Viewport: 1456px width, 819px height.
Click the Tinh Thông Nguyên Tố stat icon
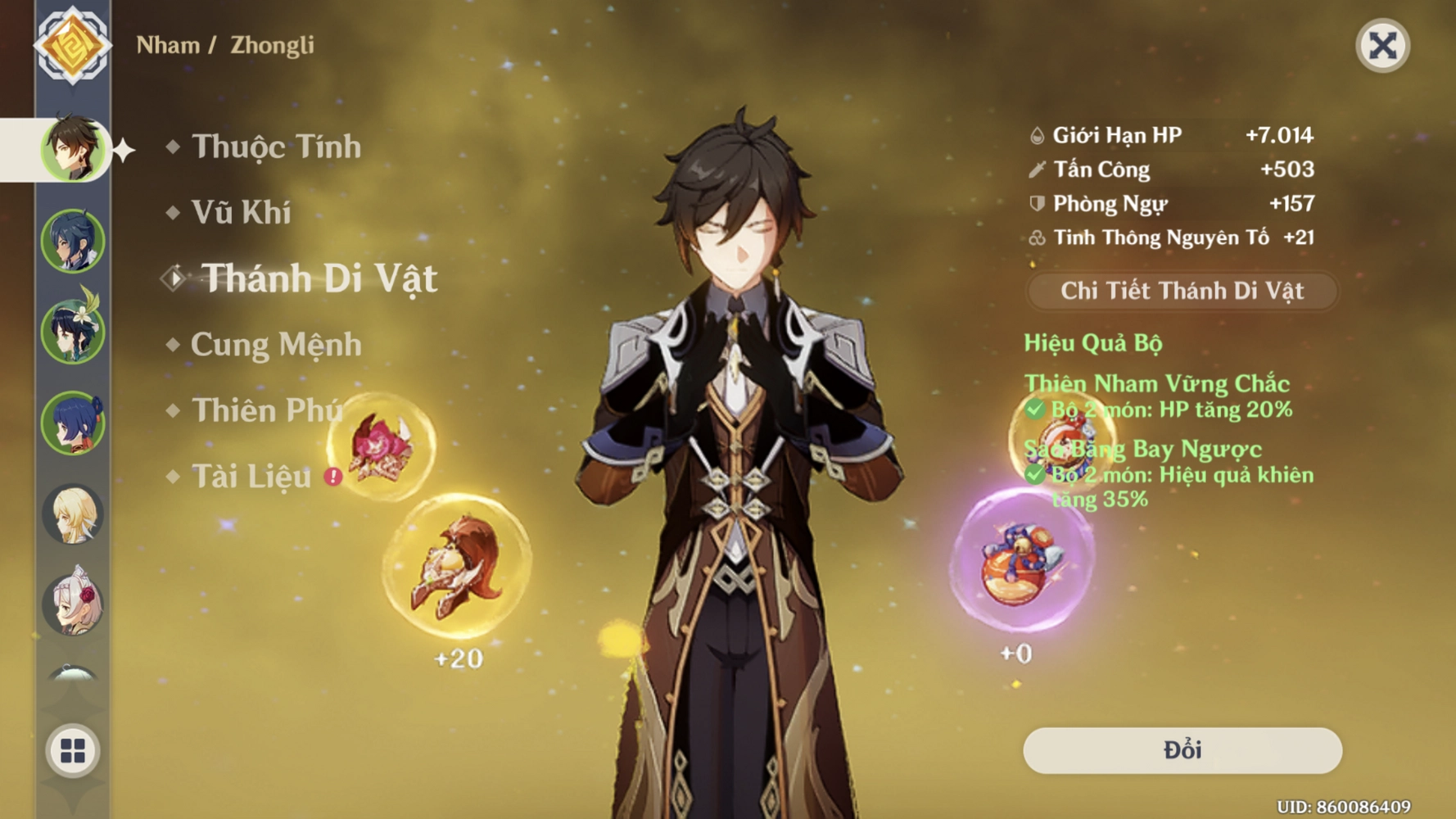[x=1036, y=238]
